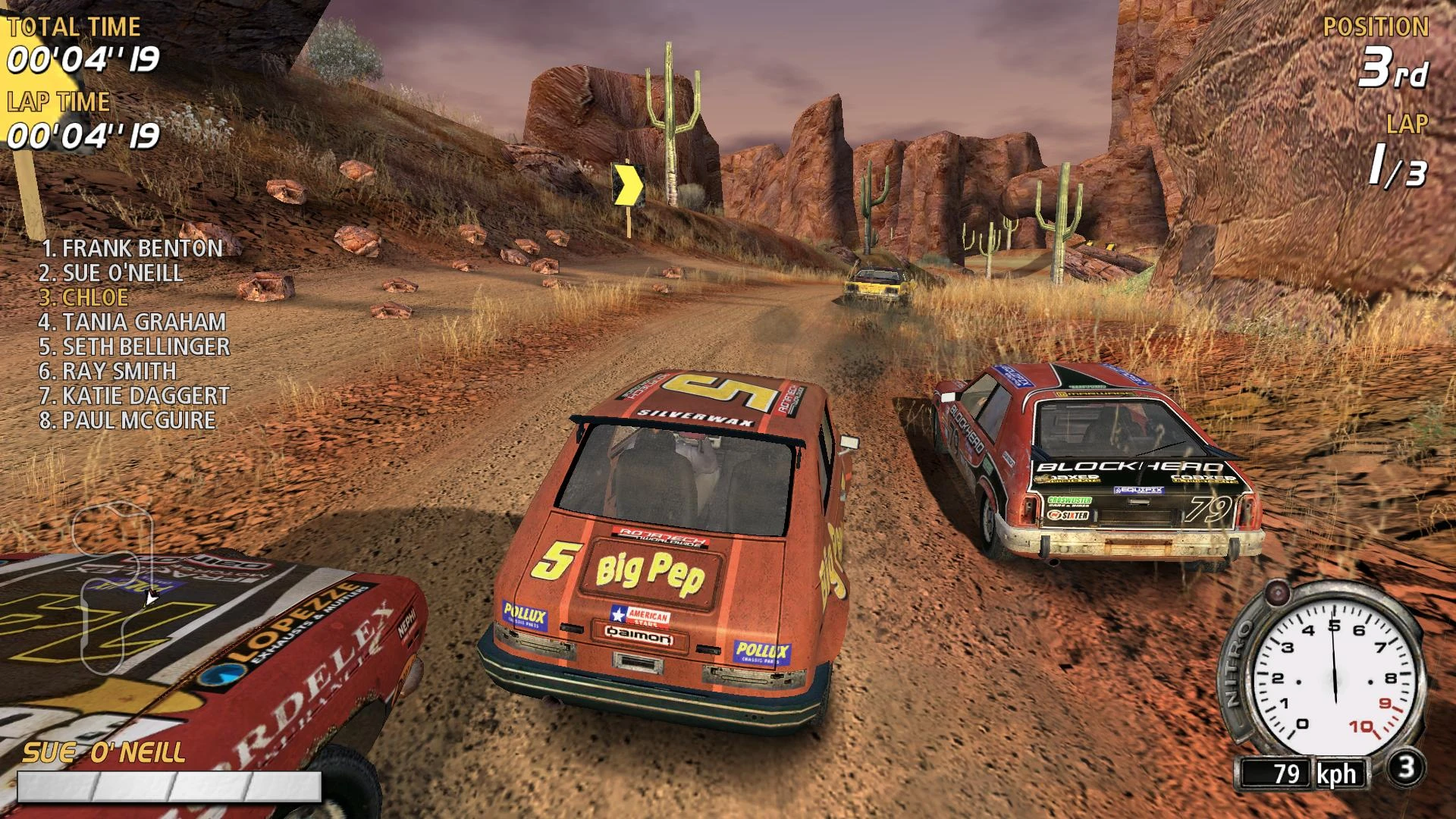Select Ray Smith's standings row

pyautogui.click(x=108, y=371)
